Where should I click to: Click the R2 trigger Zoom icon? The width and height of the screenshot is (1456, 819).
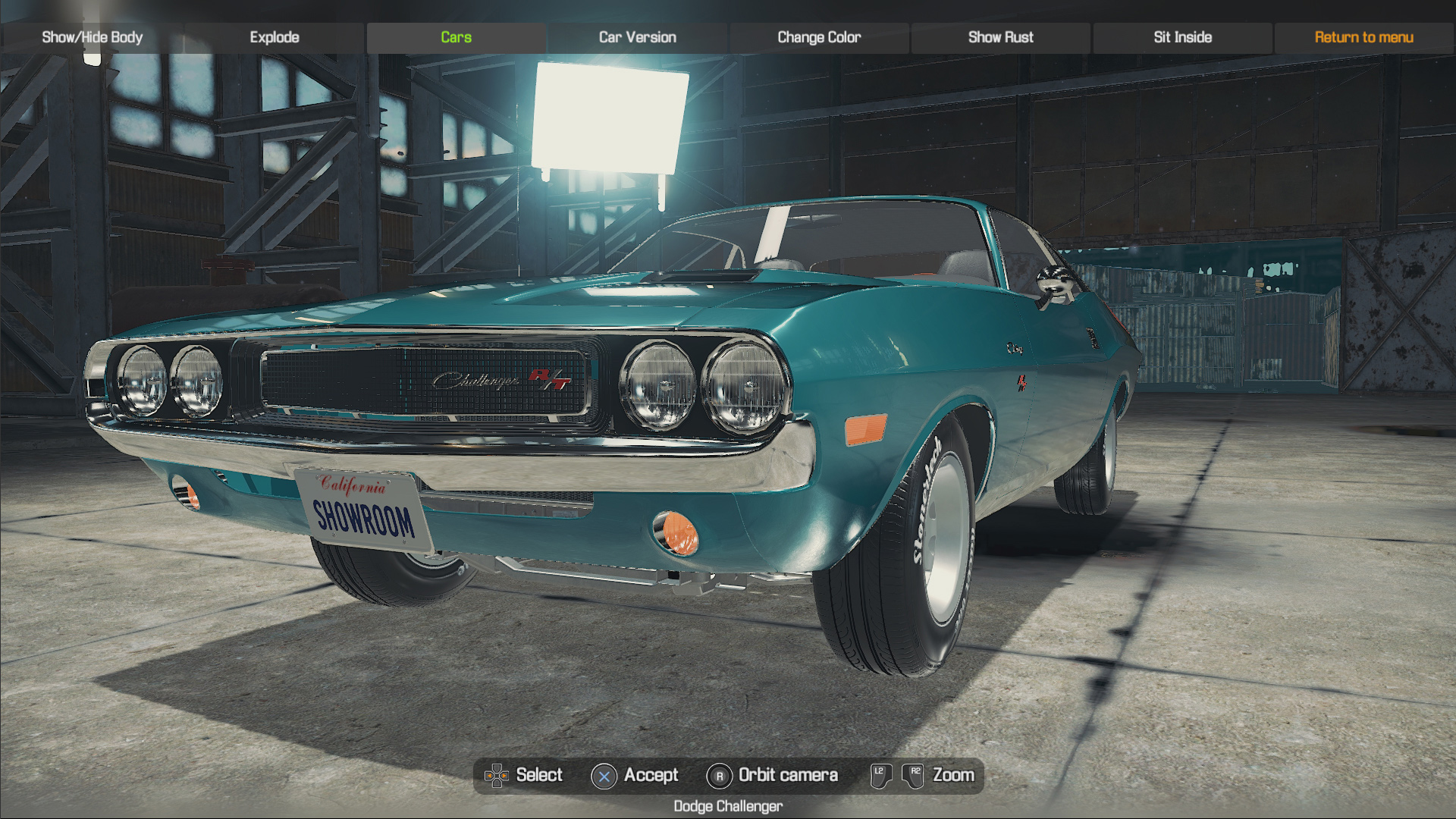[915, 775]
